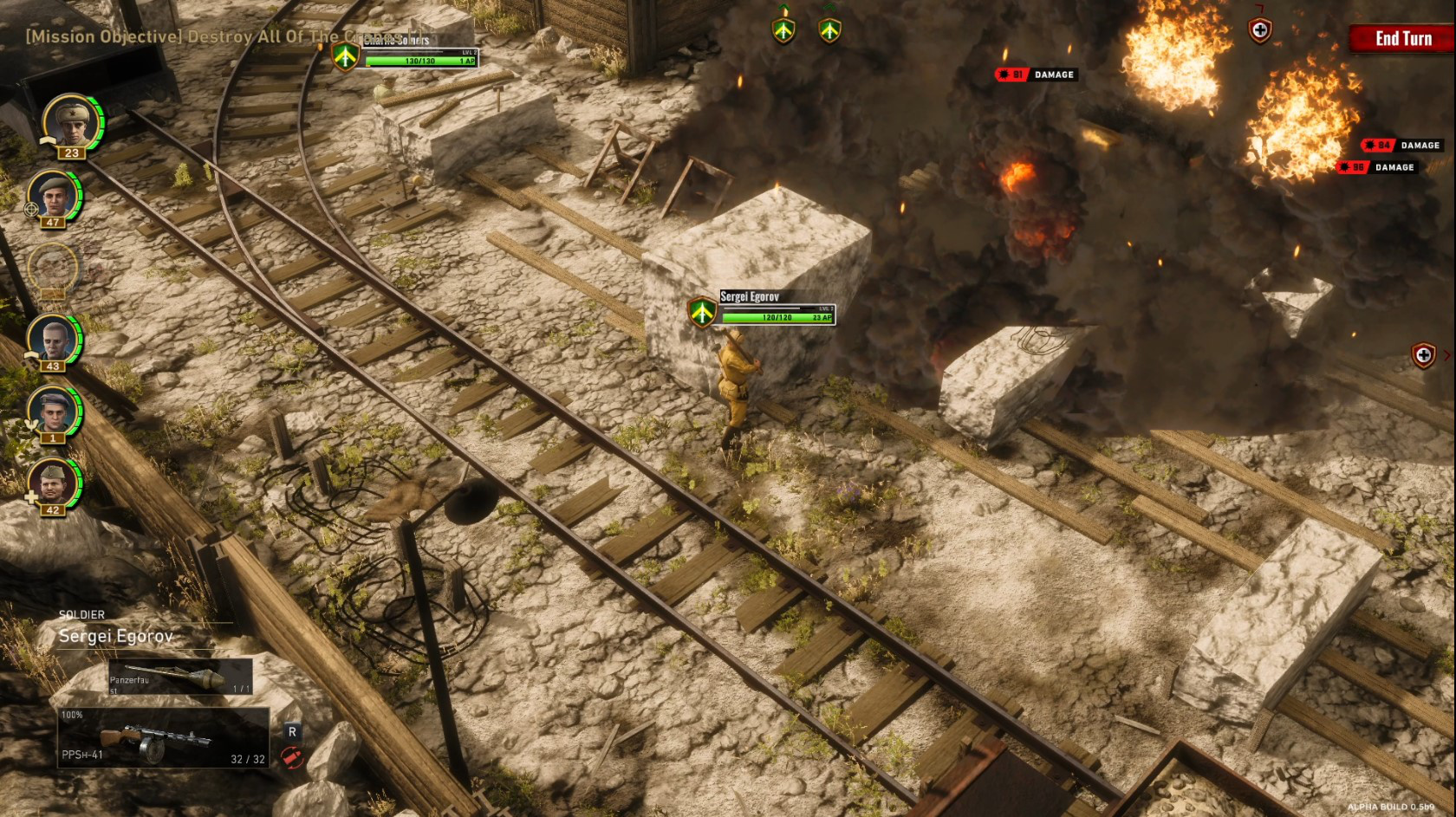Select squad portrait with AP 23
This screenshot has width=1456, height=817.
(71, 121)
